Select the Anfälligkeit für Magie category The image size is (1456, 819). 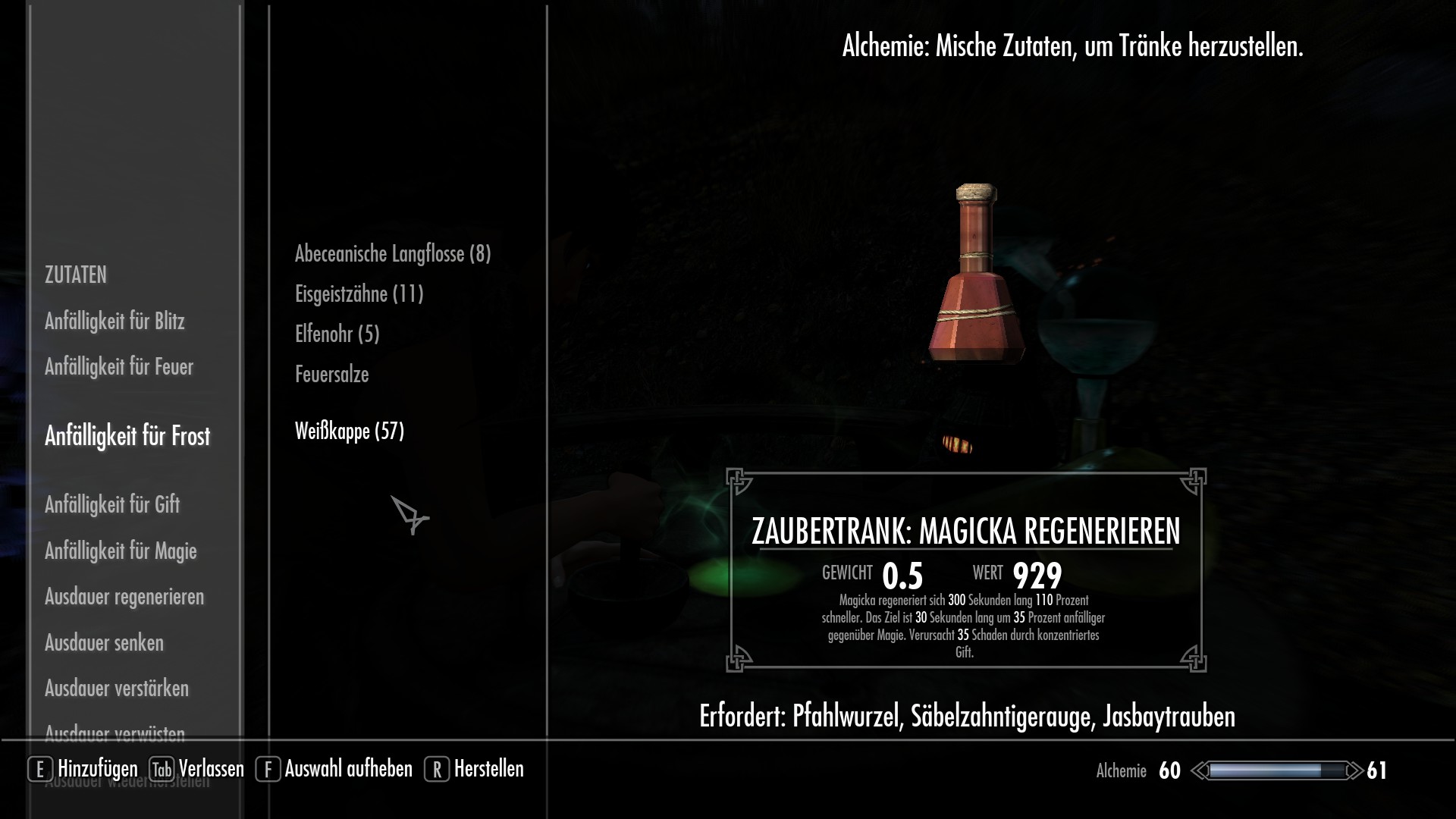(x=121, y=551)
